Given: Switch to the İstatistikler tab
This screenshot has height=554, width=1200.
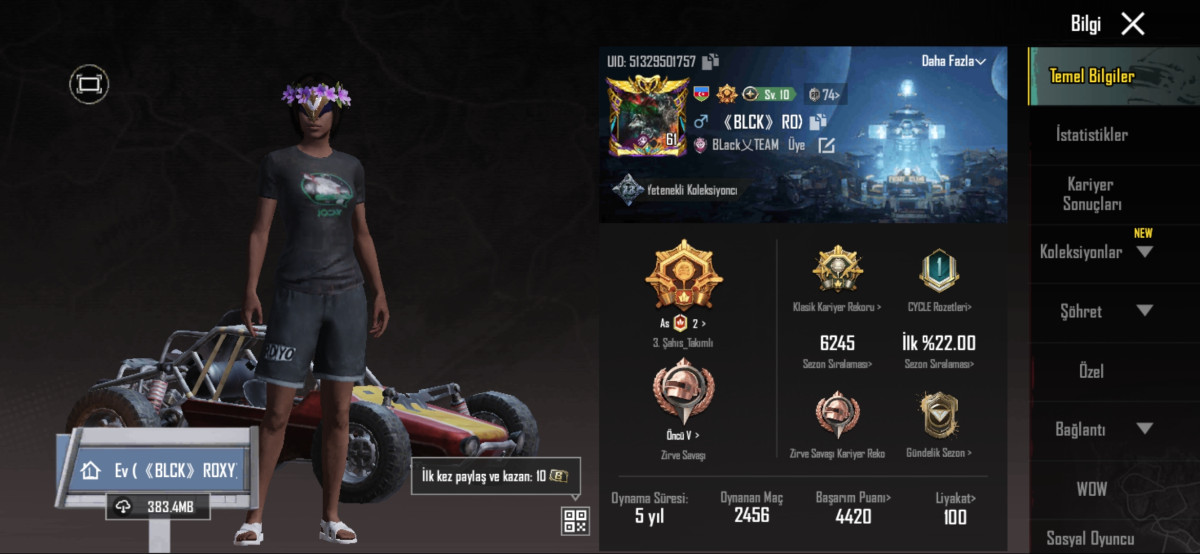Looking at the screenshot, I should [1092, 134].
